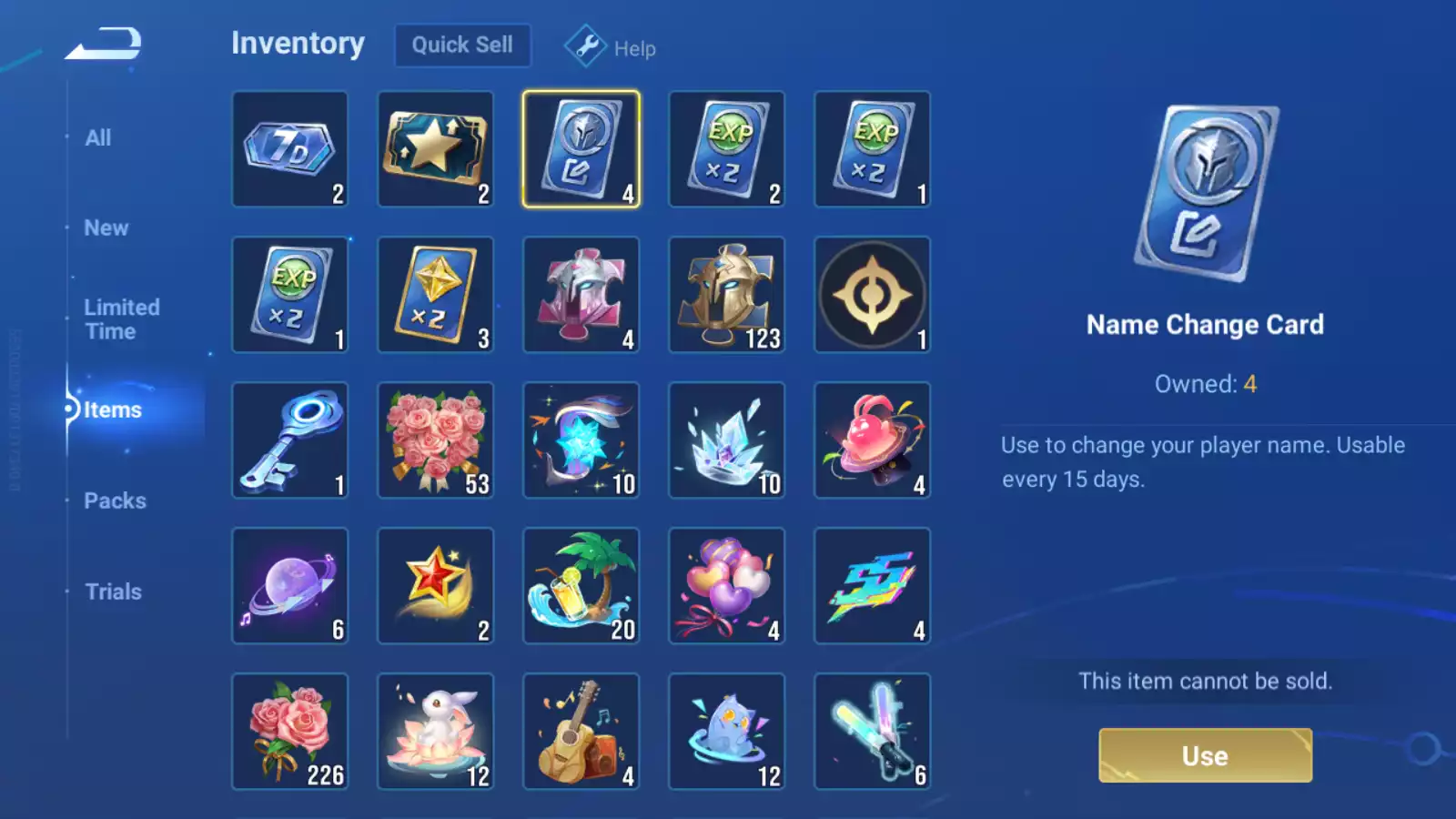This screenshot has height=819, width=1456.
Task: Open the compass-shaped emblem item
Action: 872,295
